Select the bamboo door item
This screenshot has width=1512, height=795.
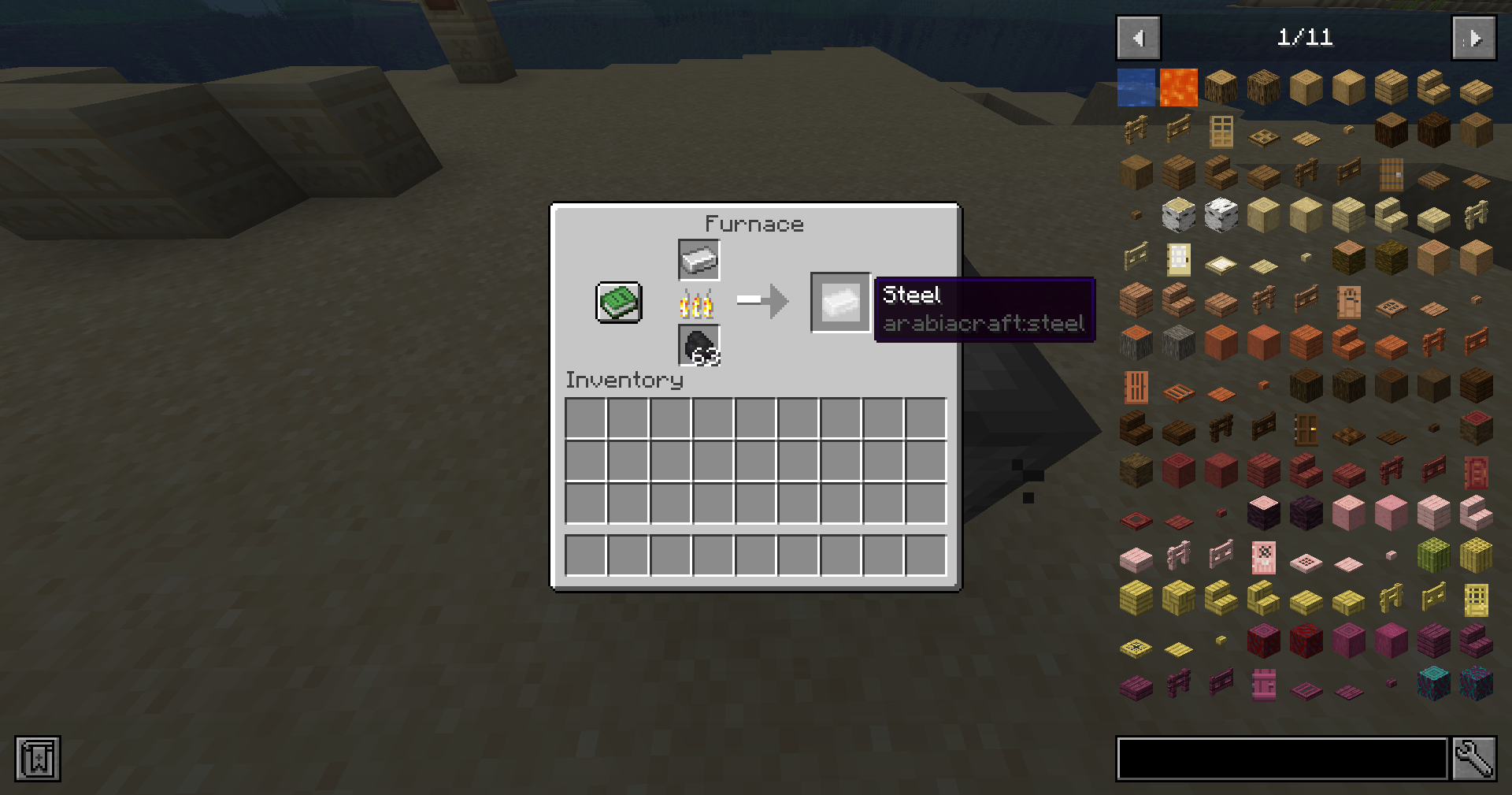[1477, 600]
